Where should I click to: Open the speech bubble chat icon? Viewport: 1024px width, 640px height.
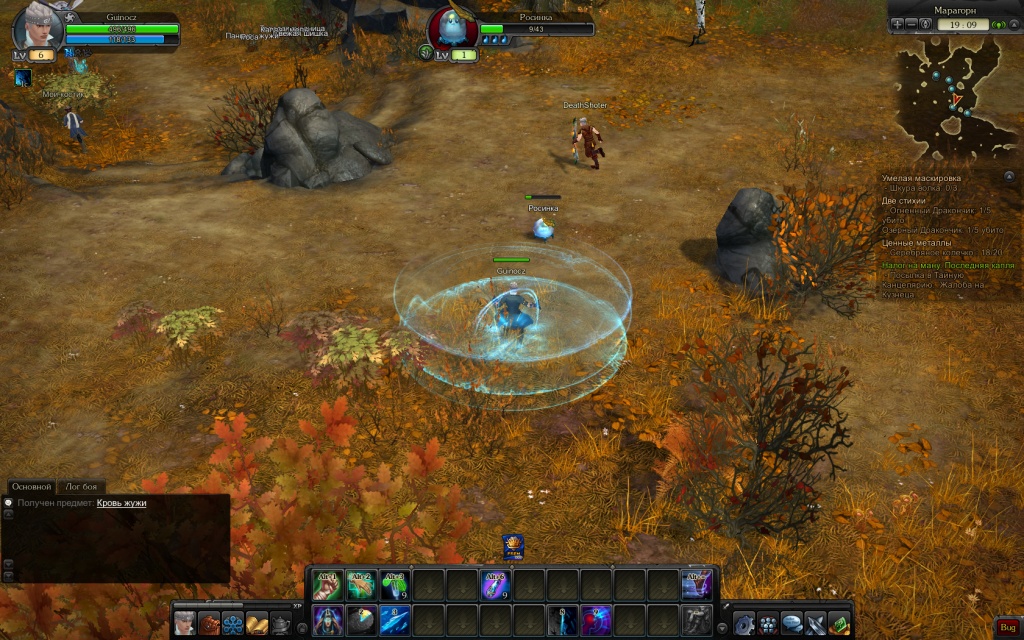(792, 623)
